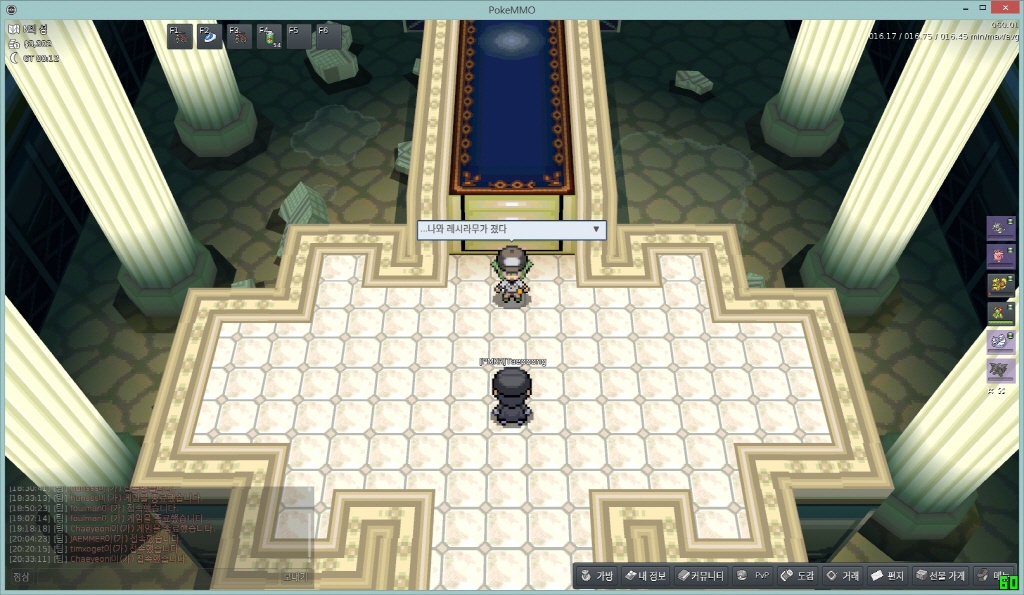Use the F2 blue item hotkey slot
Image resolution: width=1024 pixels, height=595 pixels.
pos(211,37)
